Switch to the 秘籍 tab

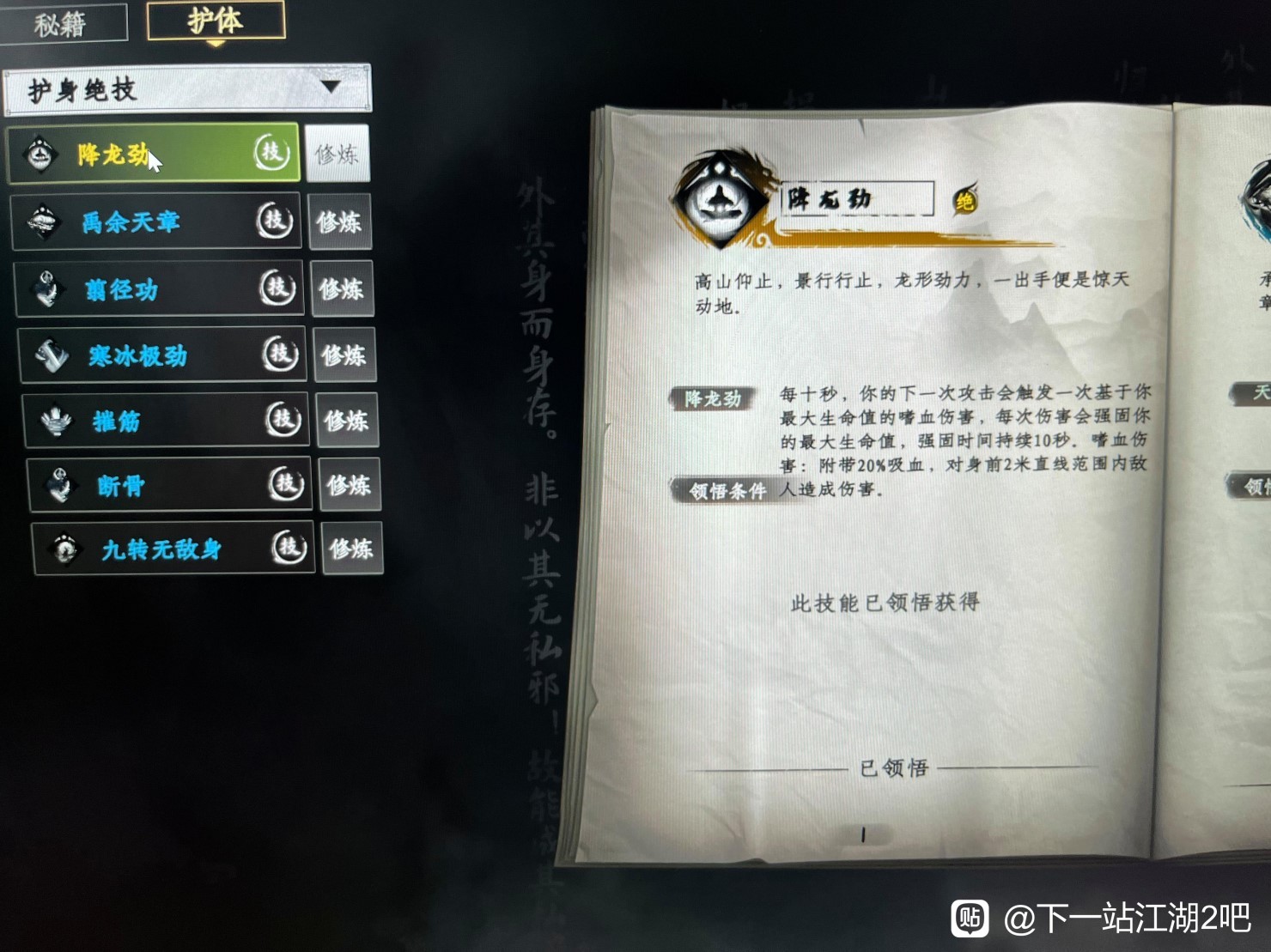60,20
